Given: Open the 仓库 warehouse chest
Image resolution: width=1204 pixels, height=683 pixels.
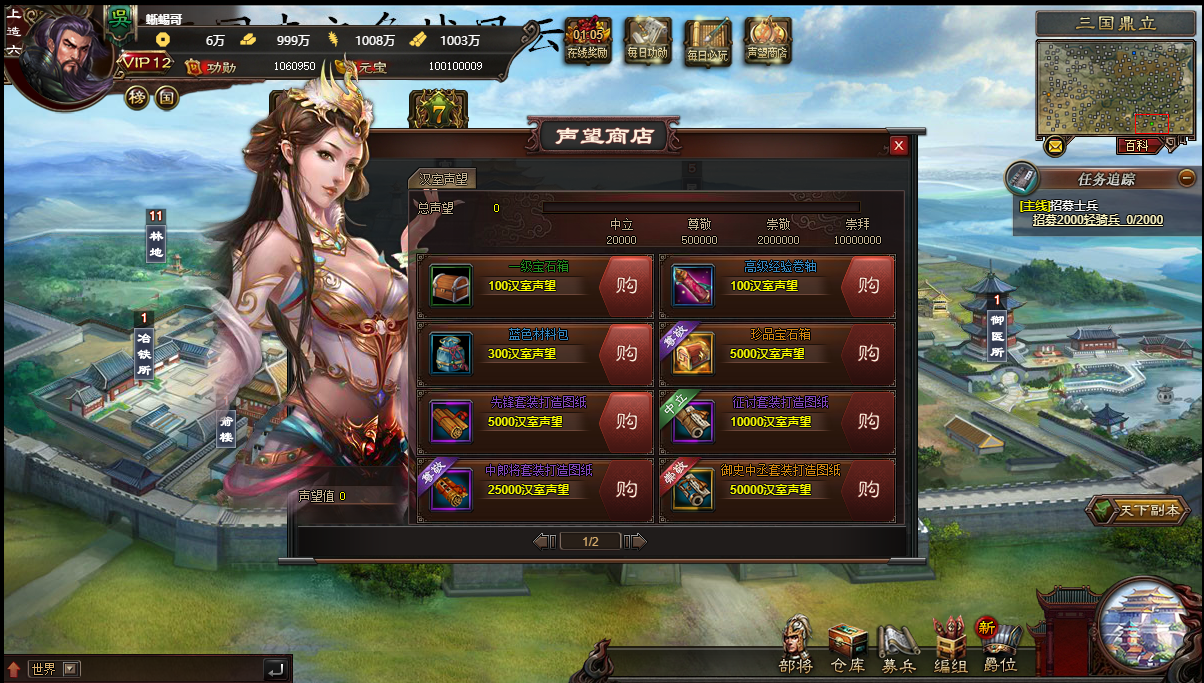Looking at the screenshot, I should coord(847,647).
